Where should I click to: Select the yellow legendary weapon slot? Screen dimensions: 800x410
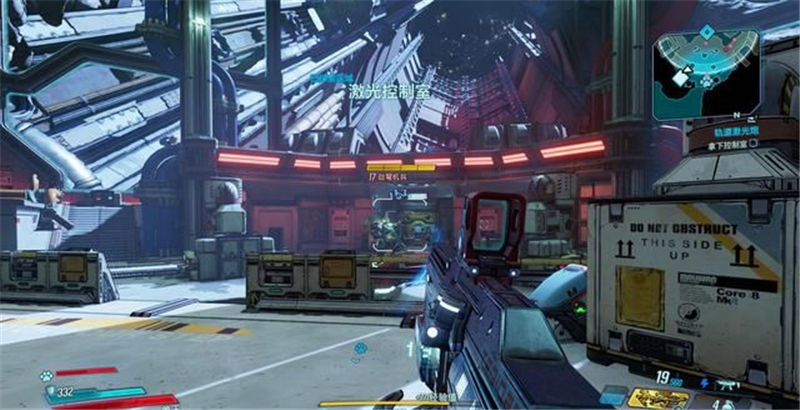659,398
